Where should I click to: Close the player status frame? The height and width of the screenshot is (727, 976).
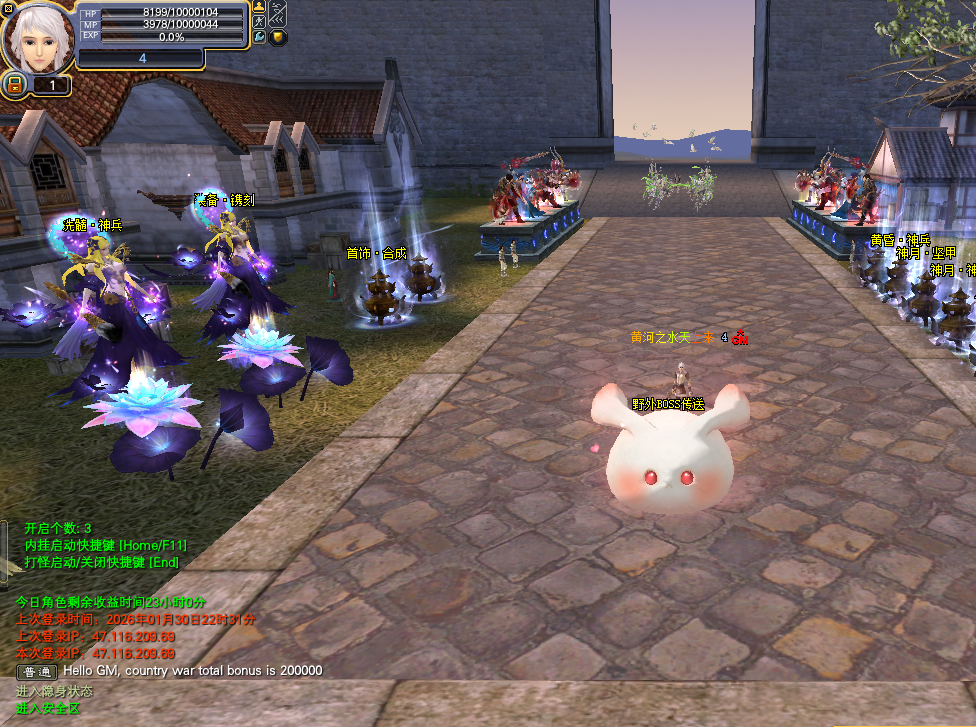pos(8,8)
